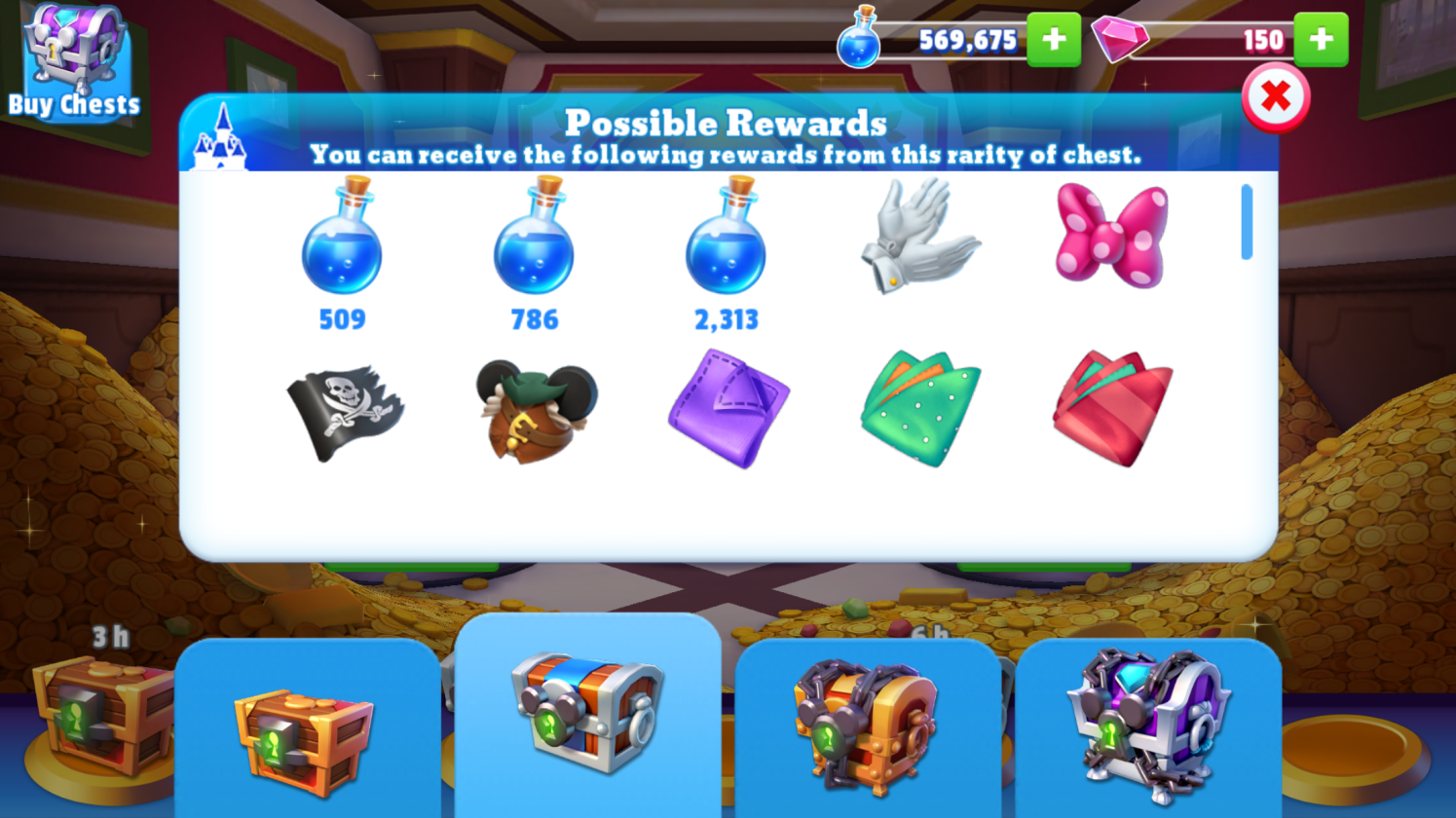Tap the green polka-dot fabric reward

pyautogui.click(x=919, y=409)
